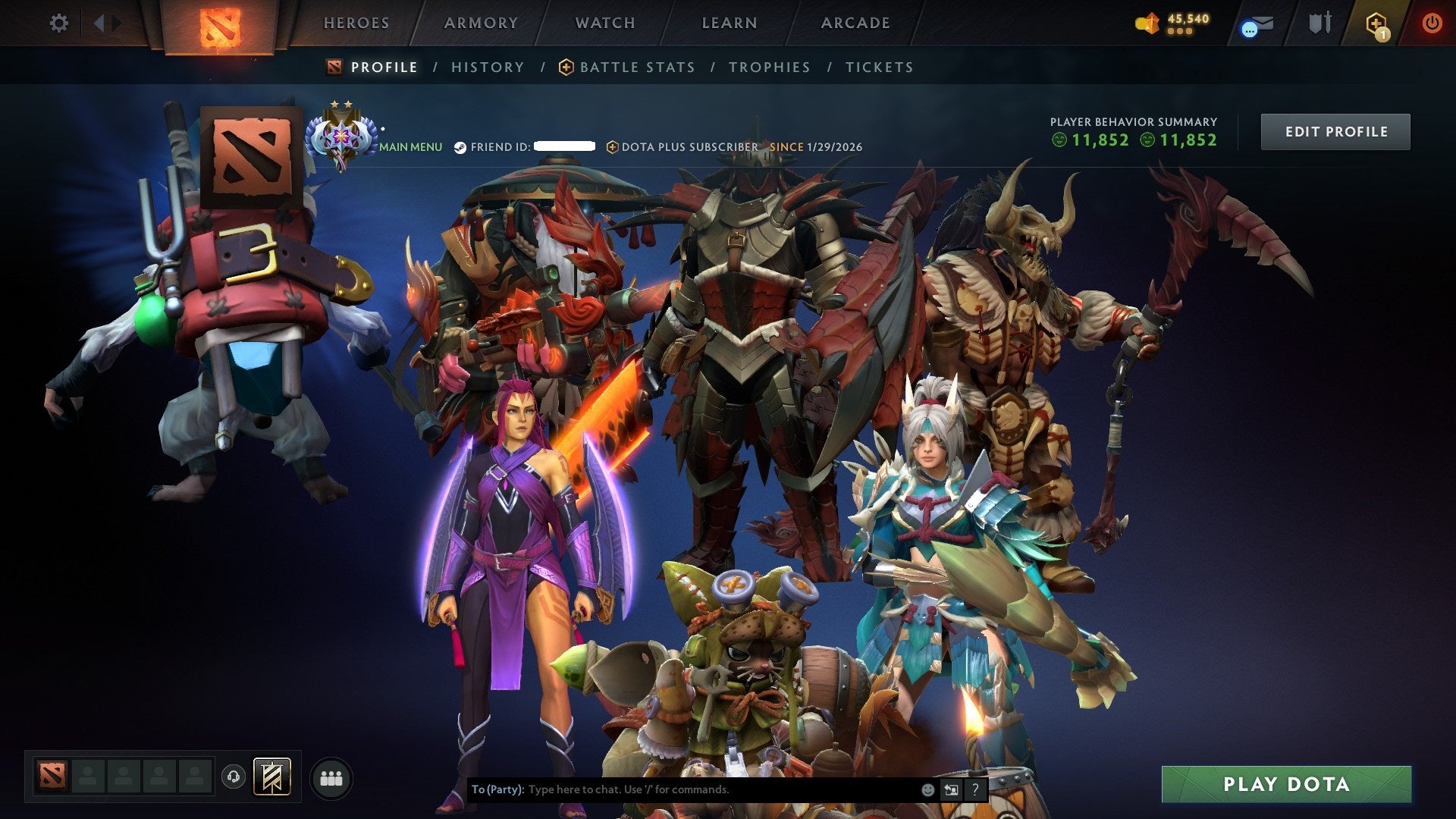This screenshot has width=1456, height=819.
Task: Switch to the TROPHIES tab
Action: (769, 67)
